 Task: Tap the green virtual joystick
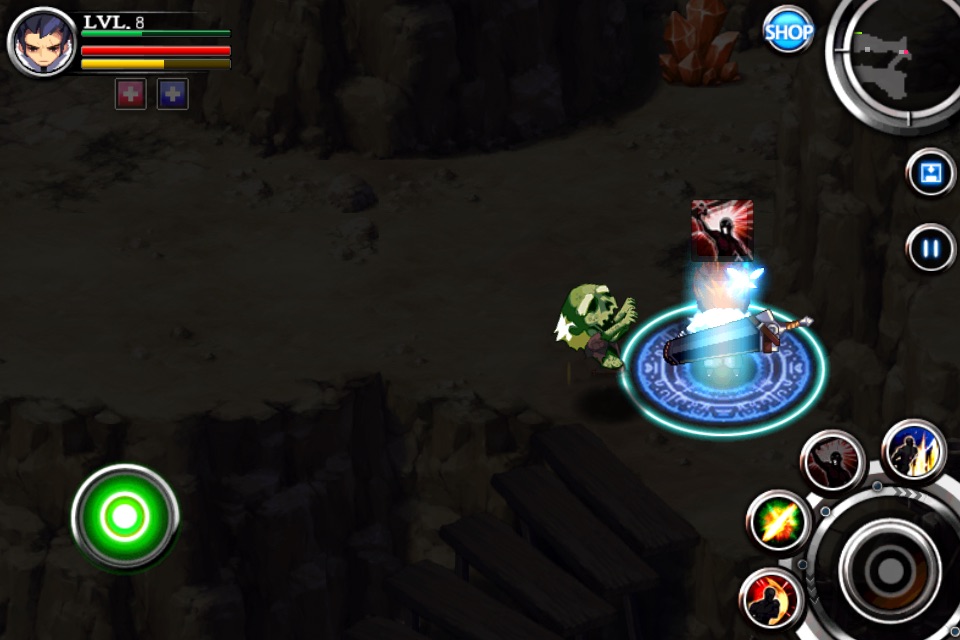click(125, 516)
